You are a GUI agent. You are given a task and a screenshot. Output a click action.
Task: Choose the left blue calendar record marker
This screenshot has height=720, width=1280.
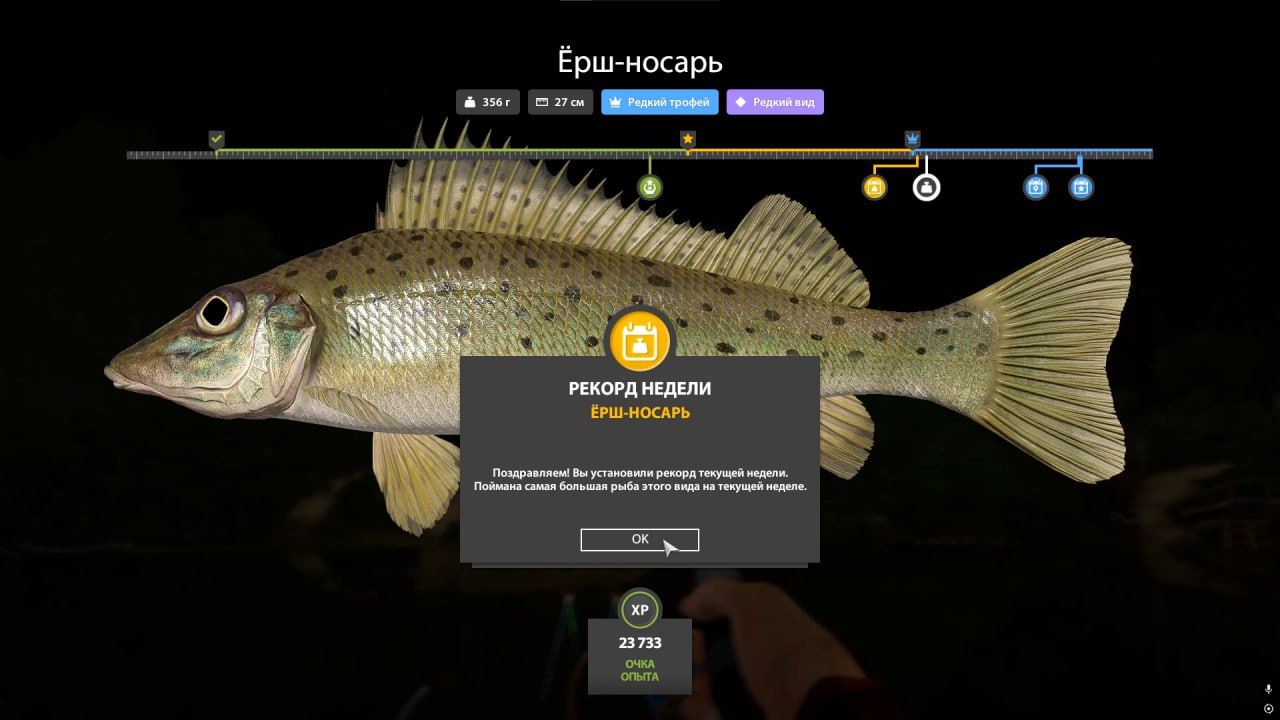coord(1036,187)
